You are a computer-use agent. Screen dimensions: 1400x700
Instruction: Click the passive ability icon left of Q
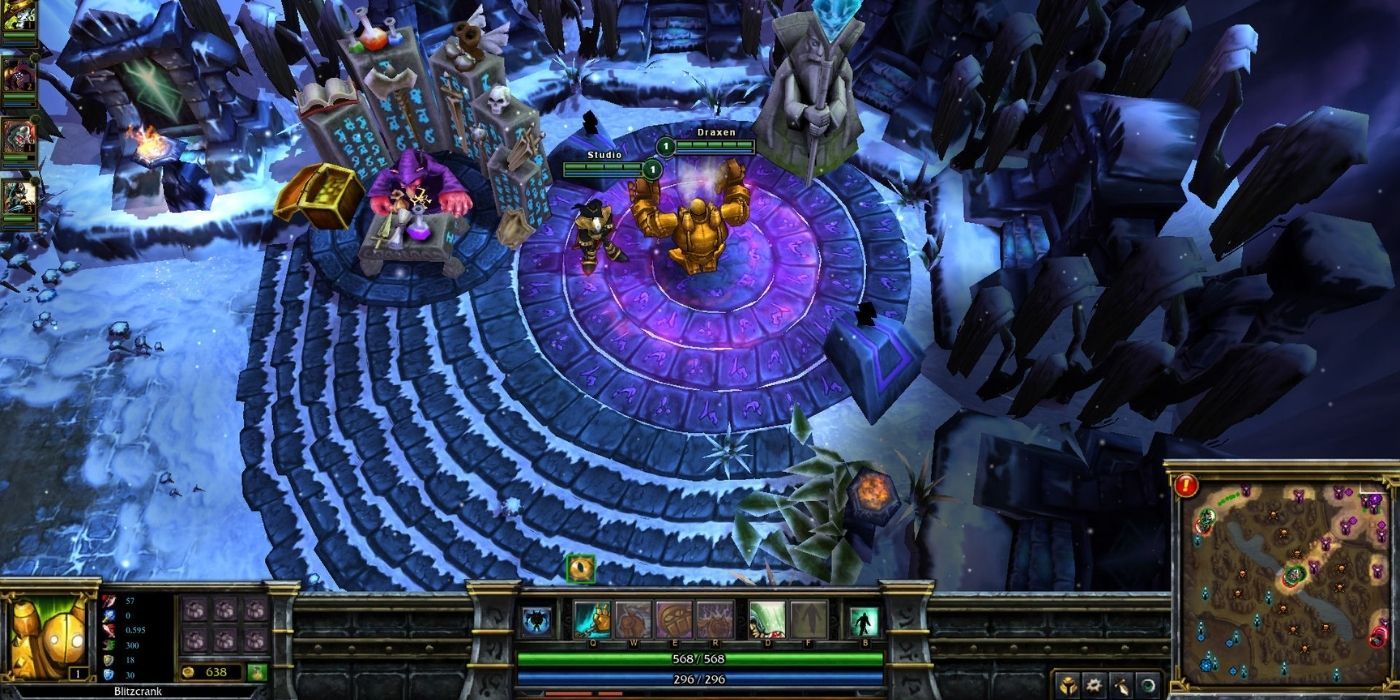click(537, 621)
